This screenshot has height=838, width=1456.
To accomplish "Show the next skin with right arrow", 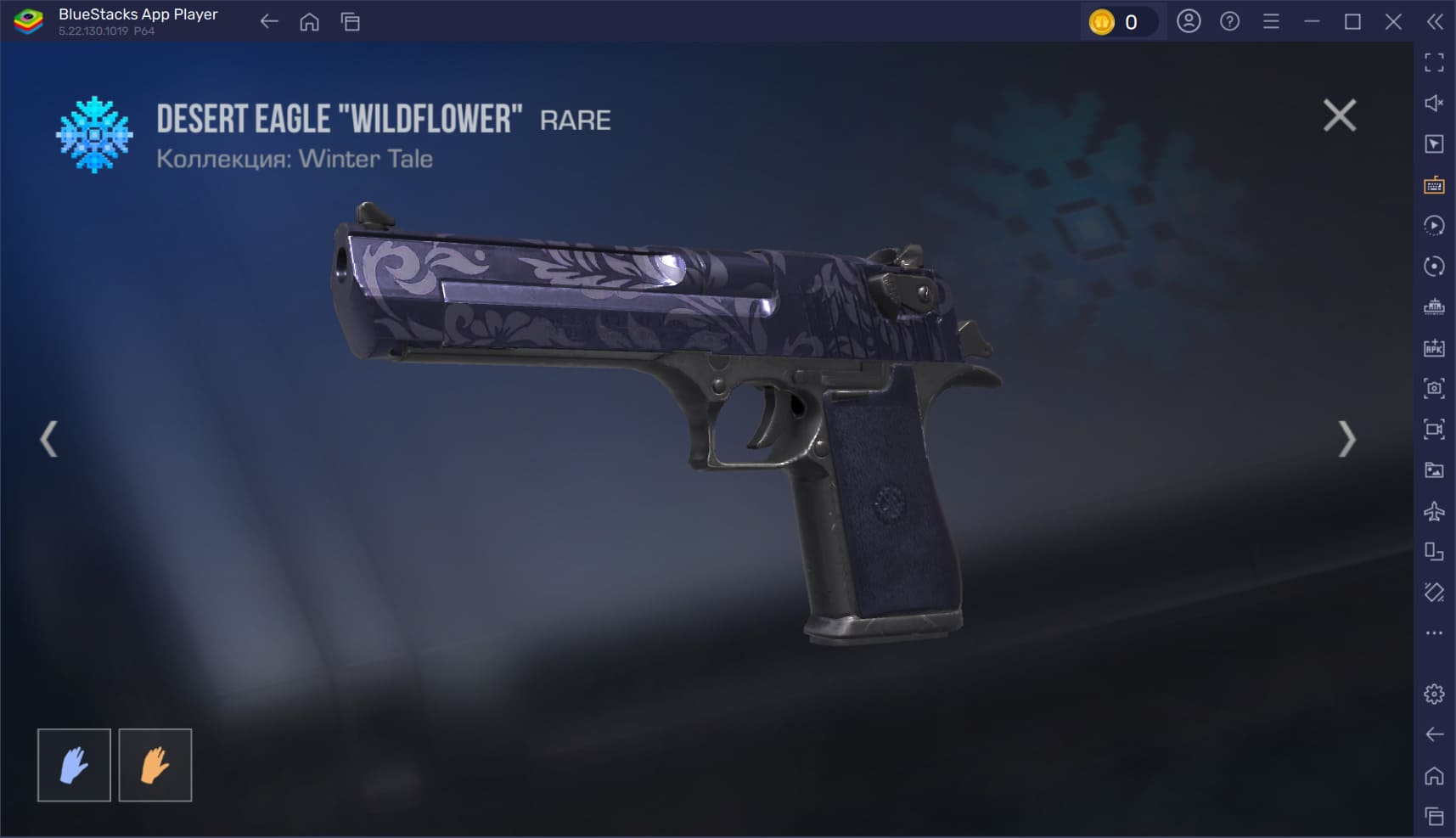I will (x=1346, y=439).
